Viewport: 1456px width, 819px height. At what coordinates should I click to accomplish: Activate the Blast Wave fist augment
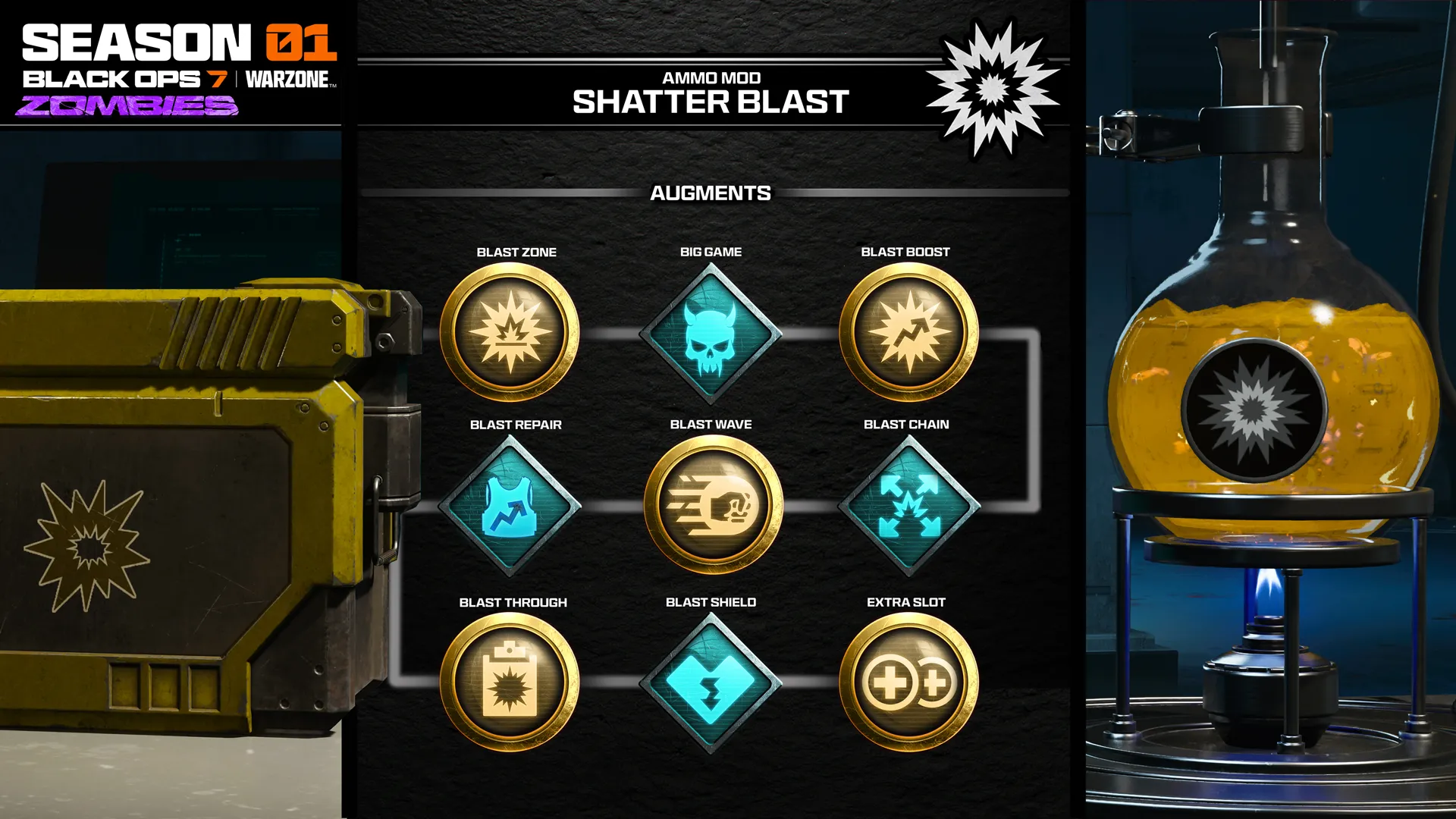(x=713, y=505)
